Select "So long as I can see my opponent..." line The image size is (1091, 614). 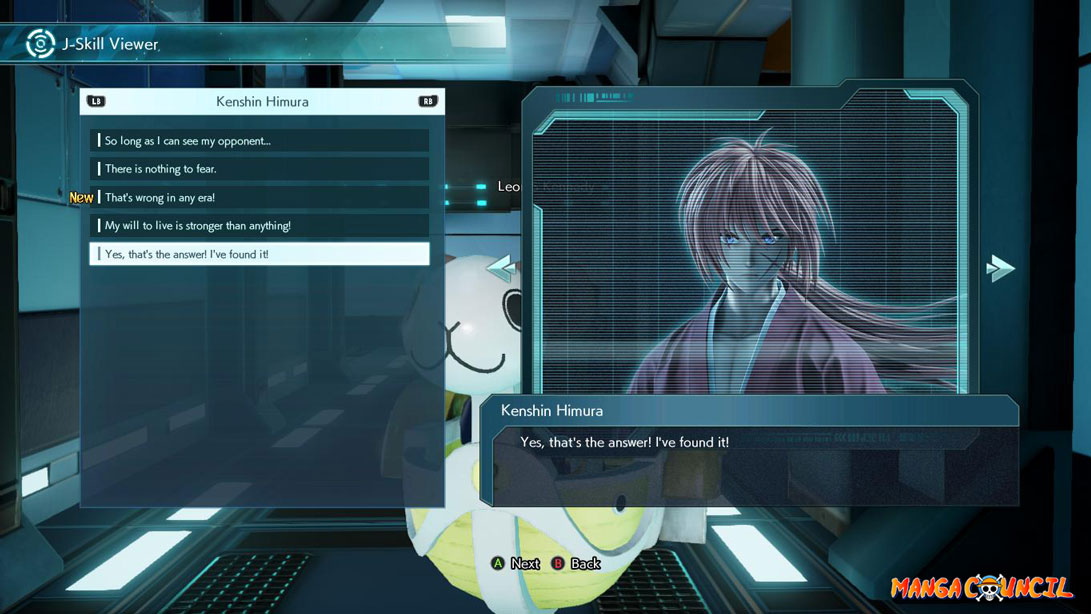[259, 141]
